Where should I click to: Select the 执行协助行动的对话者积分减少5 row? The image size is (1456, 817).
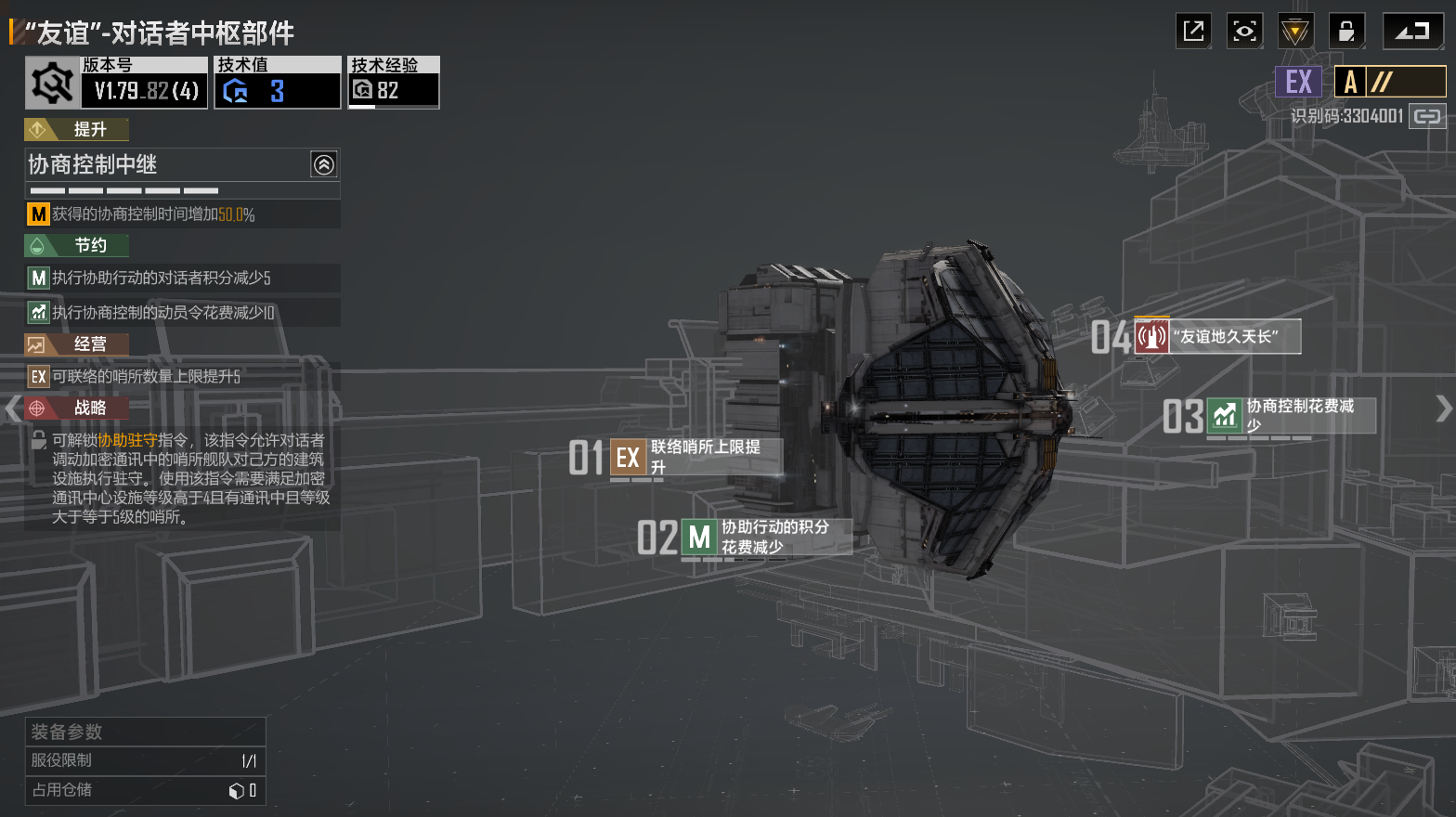point(182,278)
